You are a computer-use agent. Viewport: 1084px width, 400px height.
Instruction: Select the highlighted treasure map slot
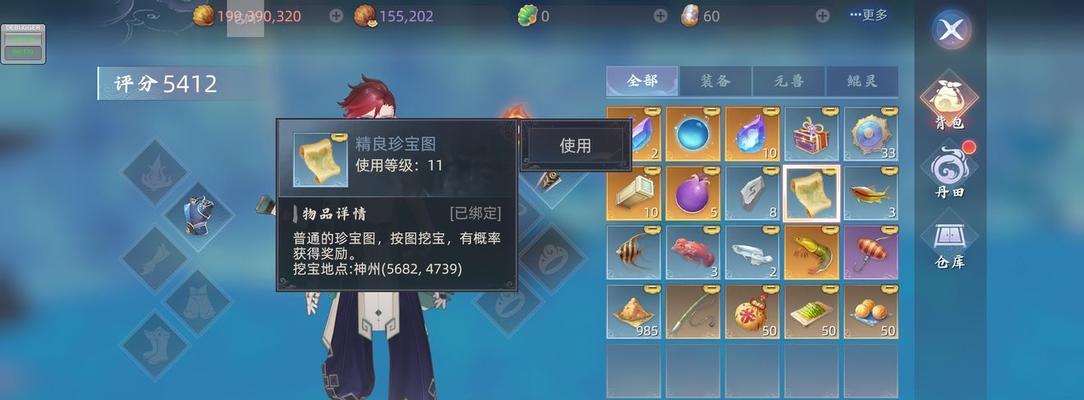(812, 193)
